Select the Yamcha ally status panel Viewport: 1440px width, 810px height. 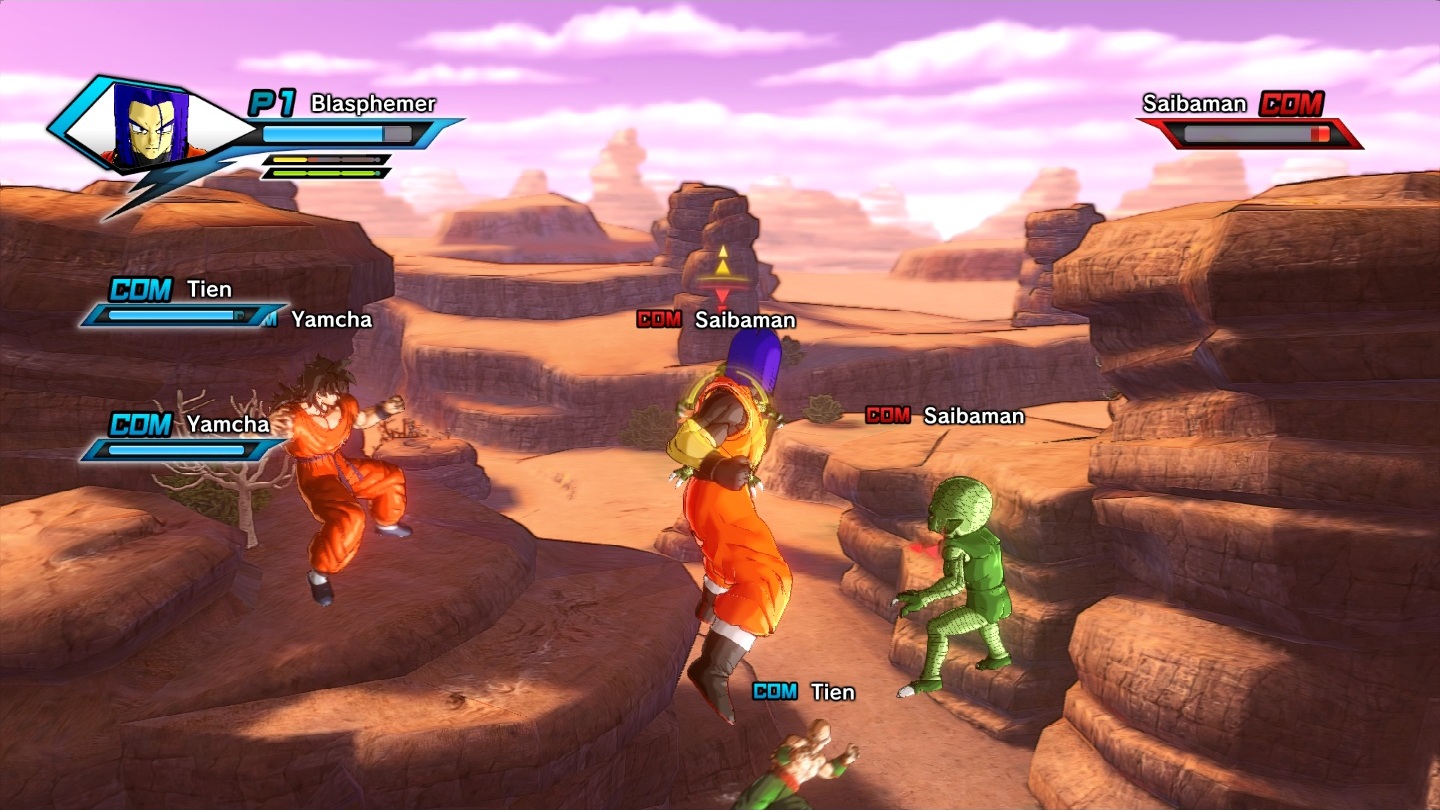click(x=182, y=438)
